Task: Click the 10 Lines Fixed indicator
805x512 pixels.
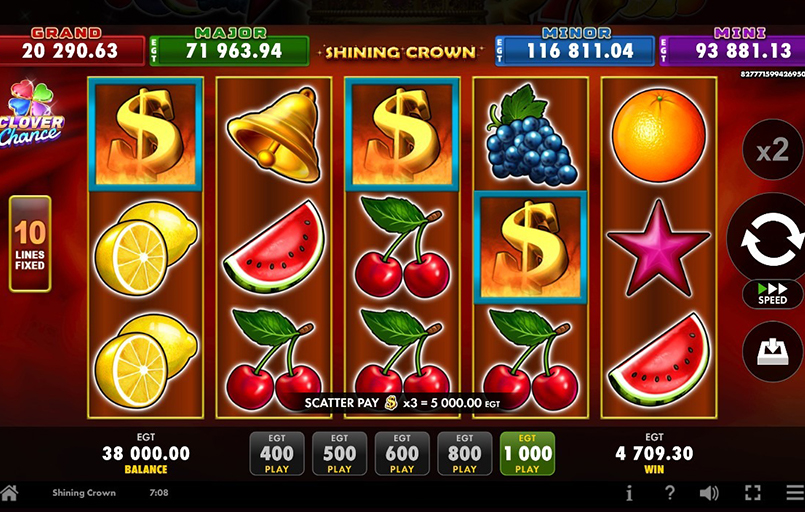Action: (30, 243)
